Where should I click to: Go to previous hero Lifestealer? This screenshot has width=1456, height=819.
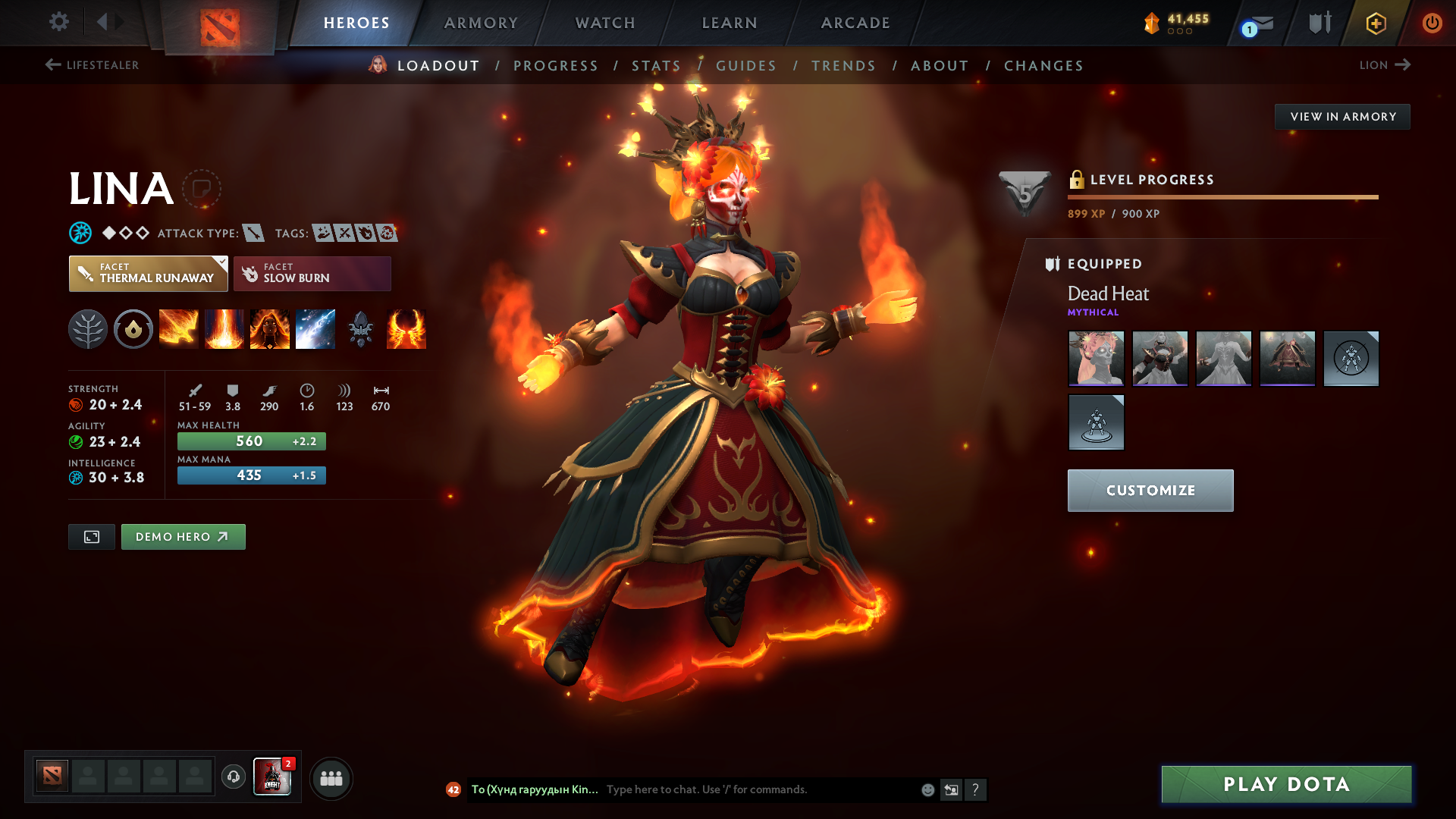[92, 65]
